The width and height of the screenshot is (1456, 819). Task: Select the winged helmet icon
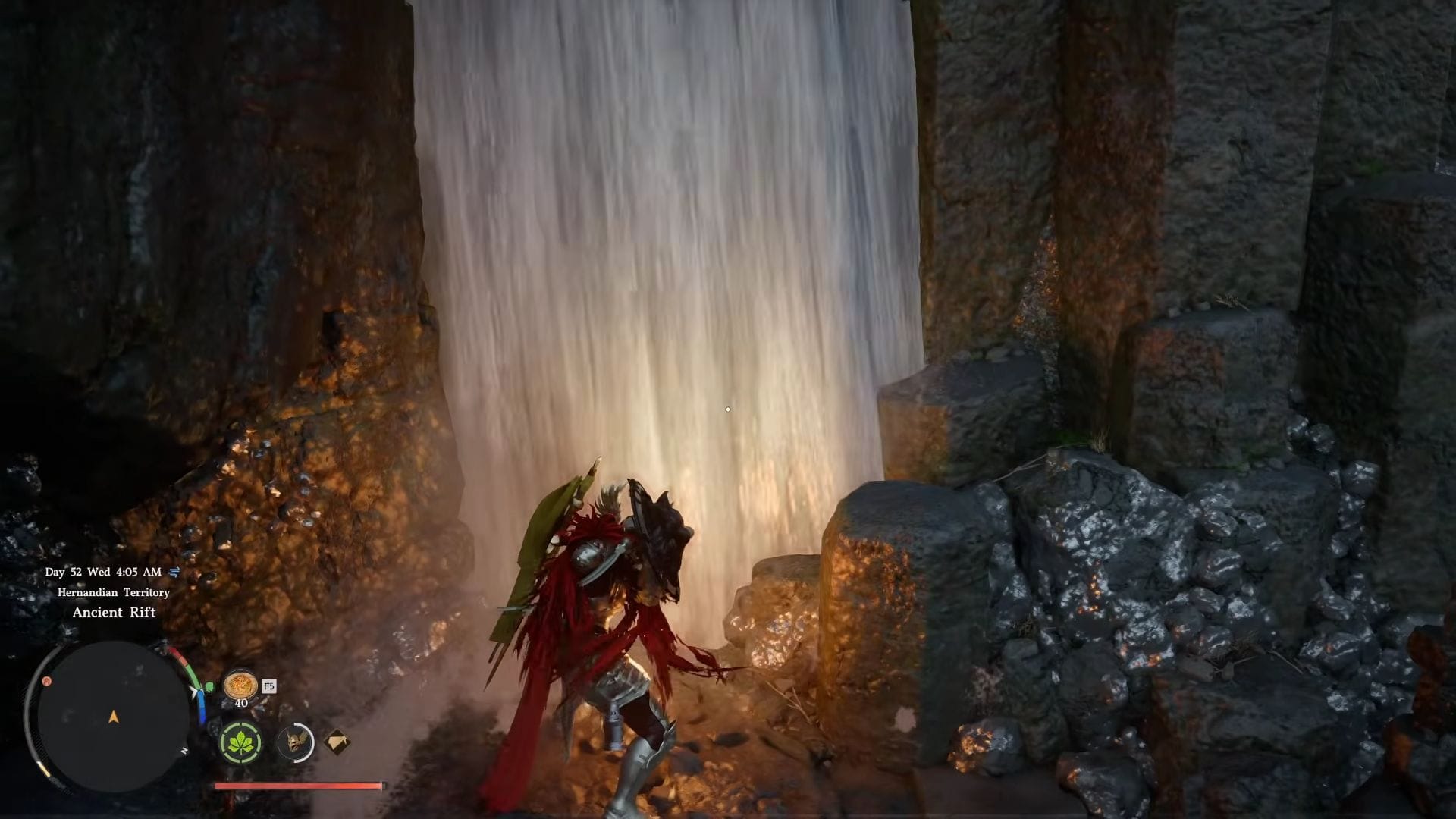295,742
